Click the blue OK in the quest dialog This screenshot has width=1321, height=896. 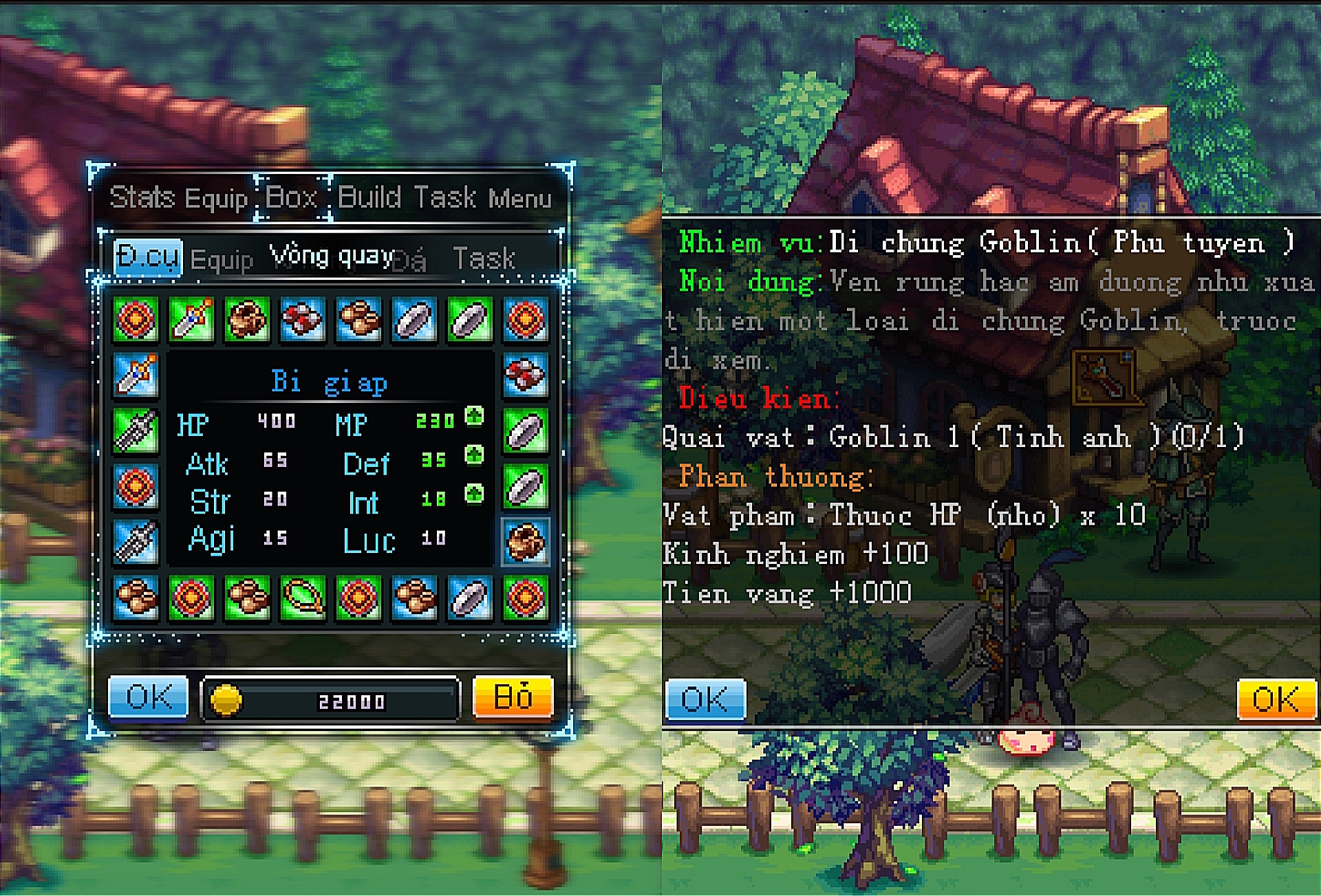706,700
